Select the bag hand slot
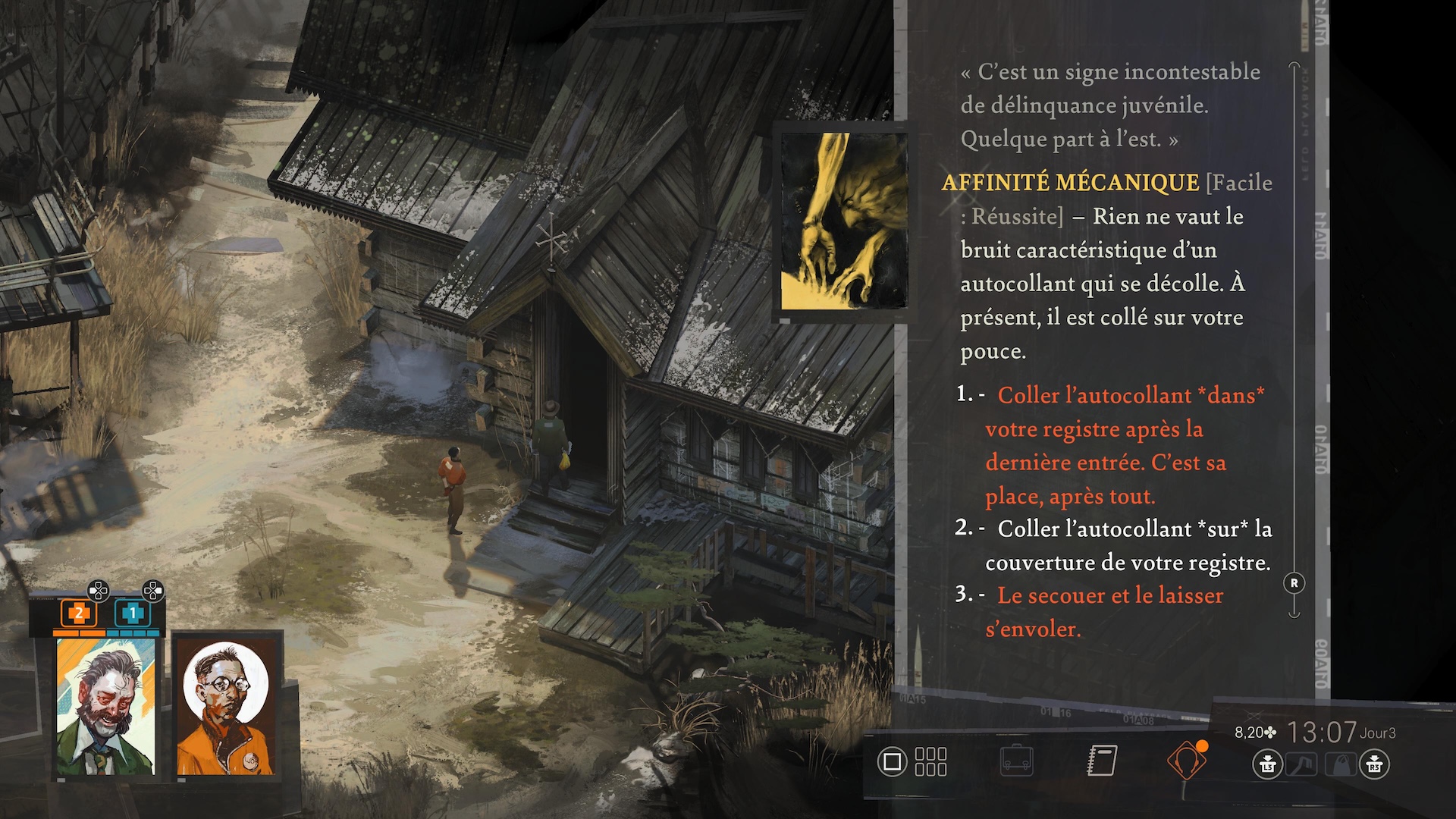1456x819 pixels. point(1340,764)
